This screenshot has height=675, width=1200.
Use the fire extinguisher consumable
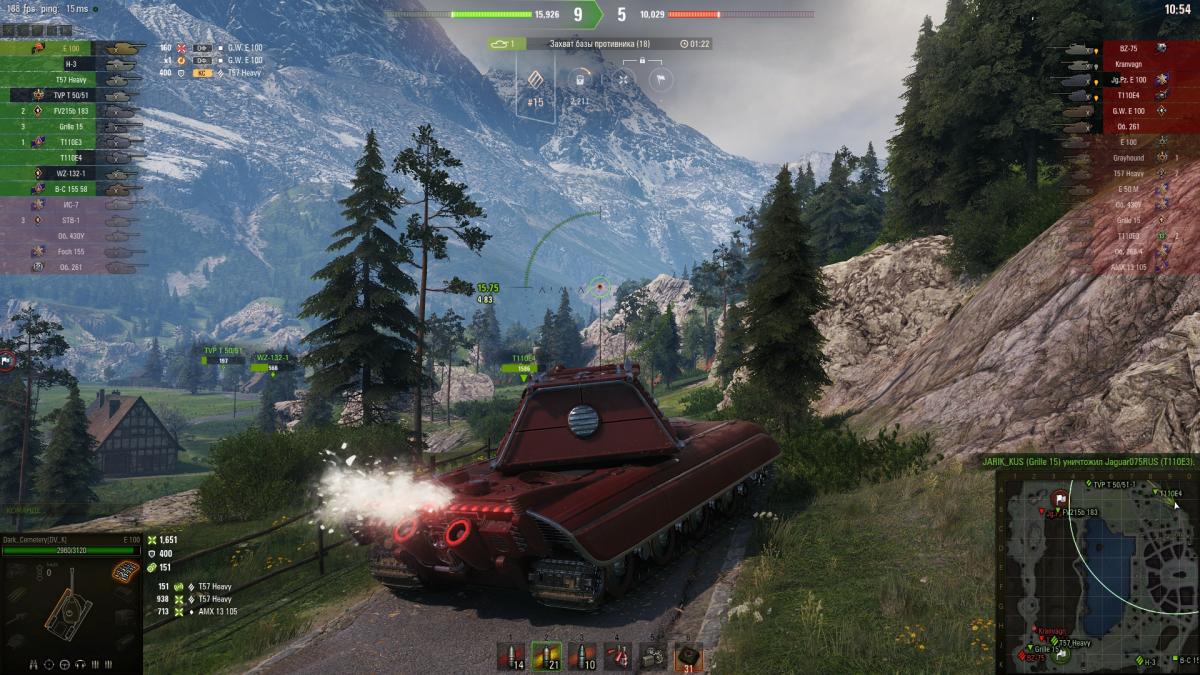click(x=618, y=656)
